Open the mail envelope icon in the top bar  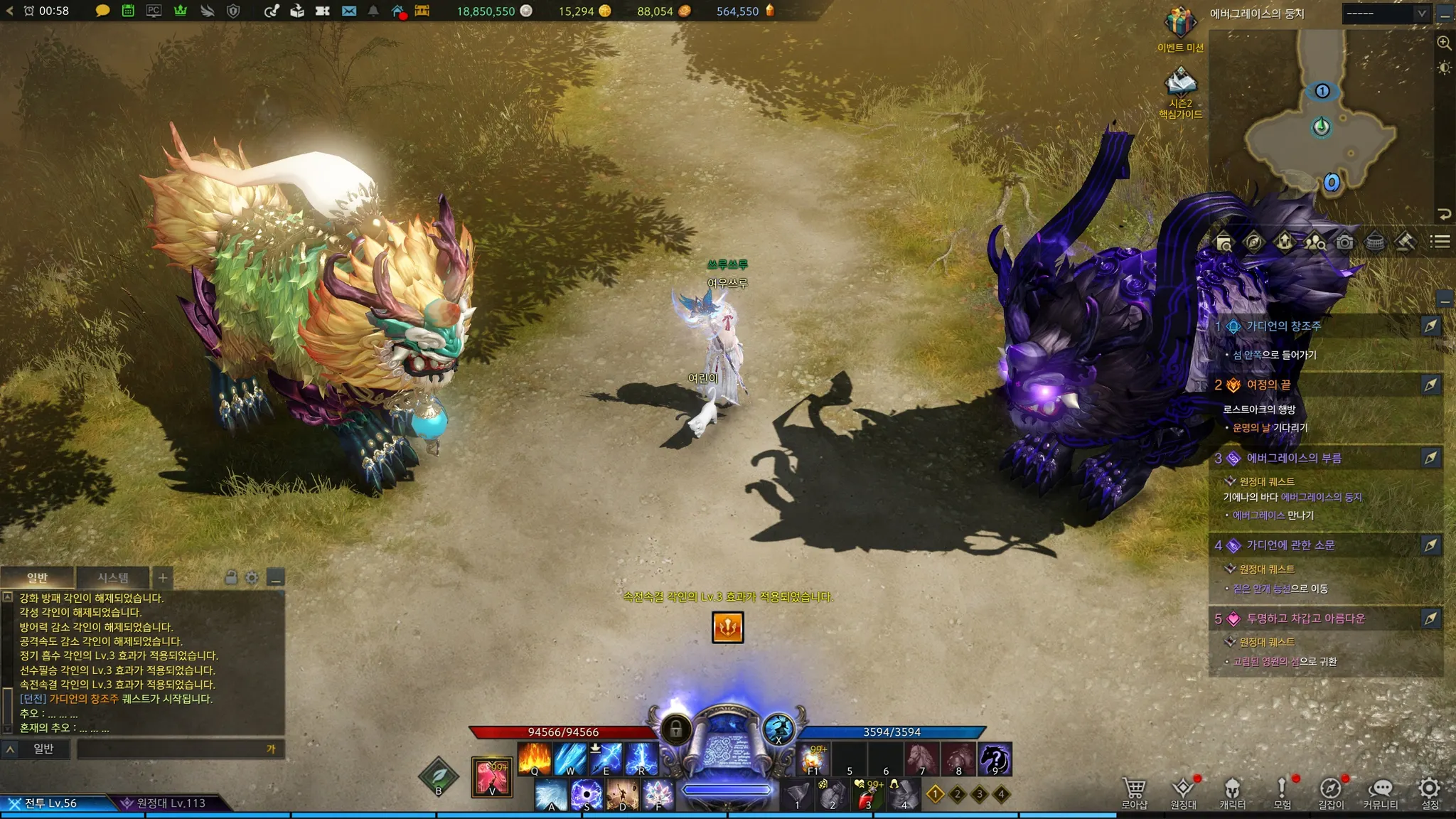pos(348,11)
